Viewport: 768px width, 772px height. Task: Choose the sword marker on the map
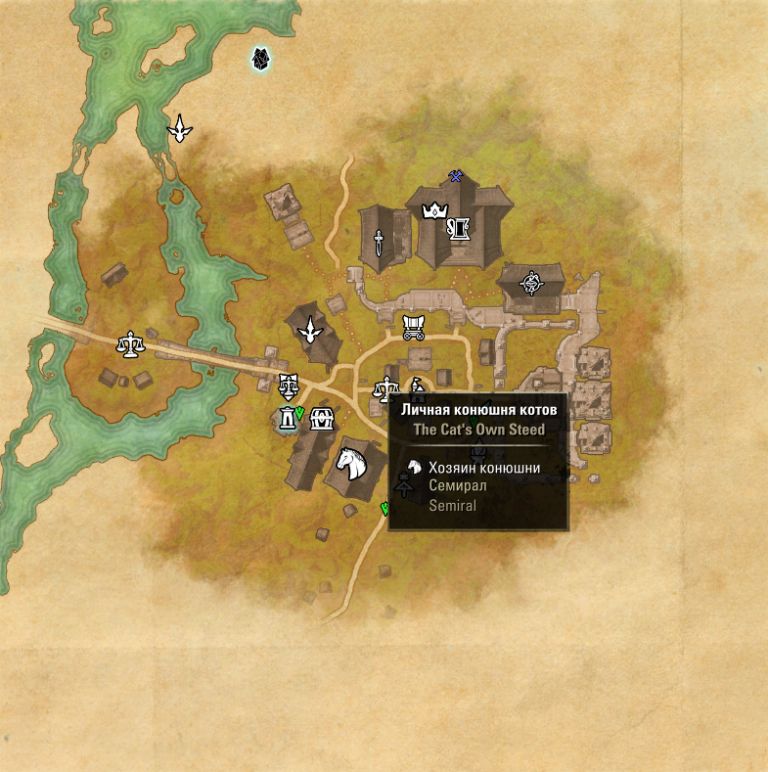(x=380, y=241)
